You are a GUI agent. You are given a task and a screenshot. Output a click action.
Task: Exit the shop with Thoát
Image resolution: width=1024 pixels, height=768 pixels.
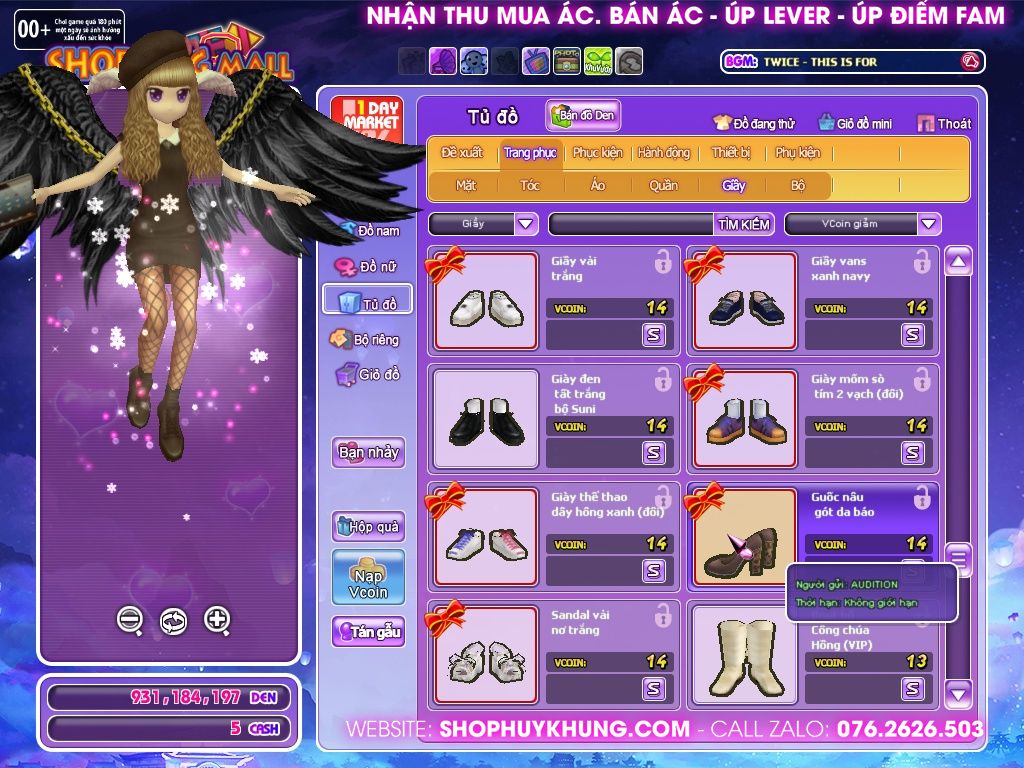coord(943,123)
